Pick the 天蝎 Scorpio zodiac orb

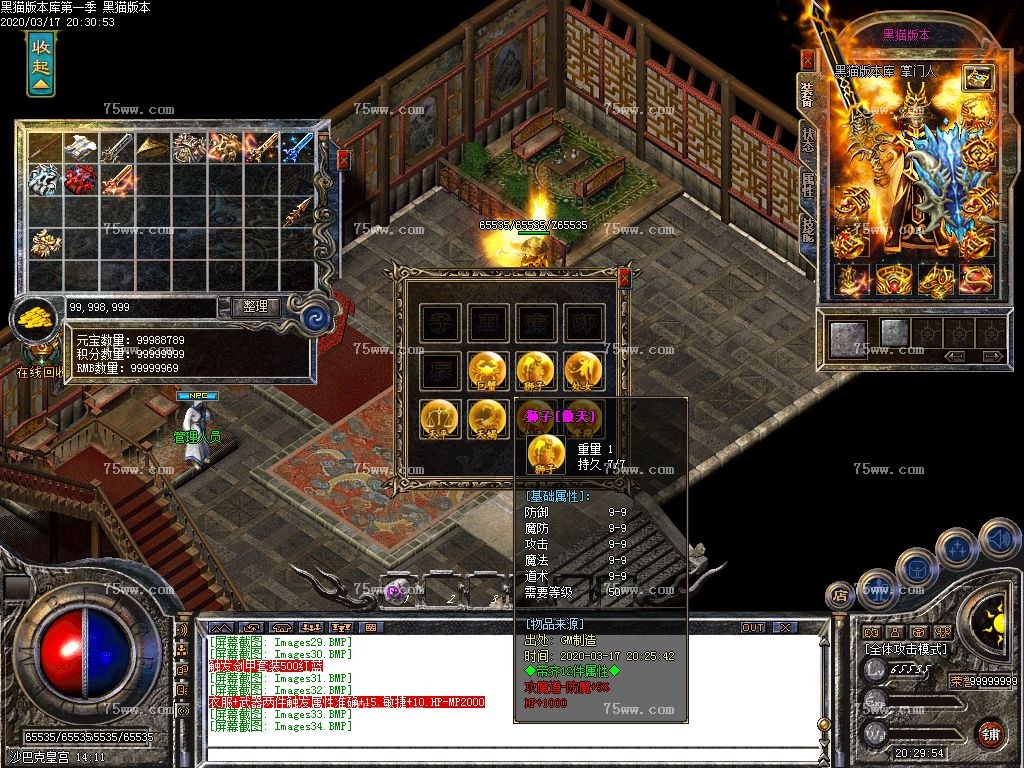coord(488,418)
